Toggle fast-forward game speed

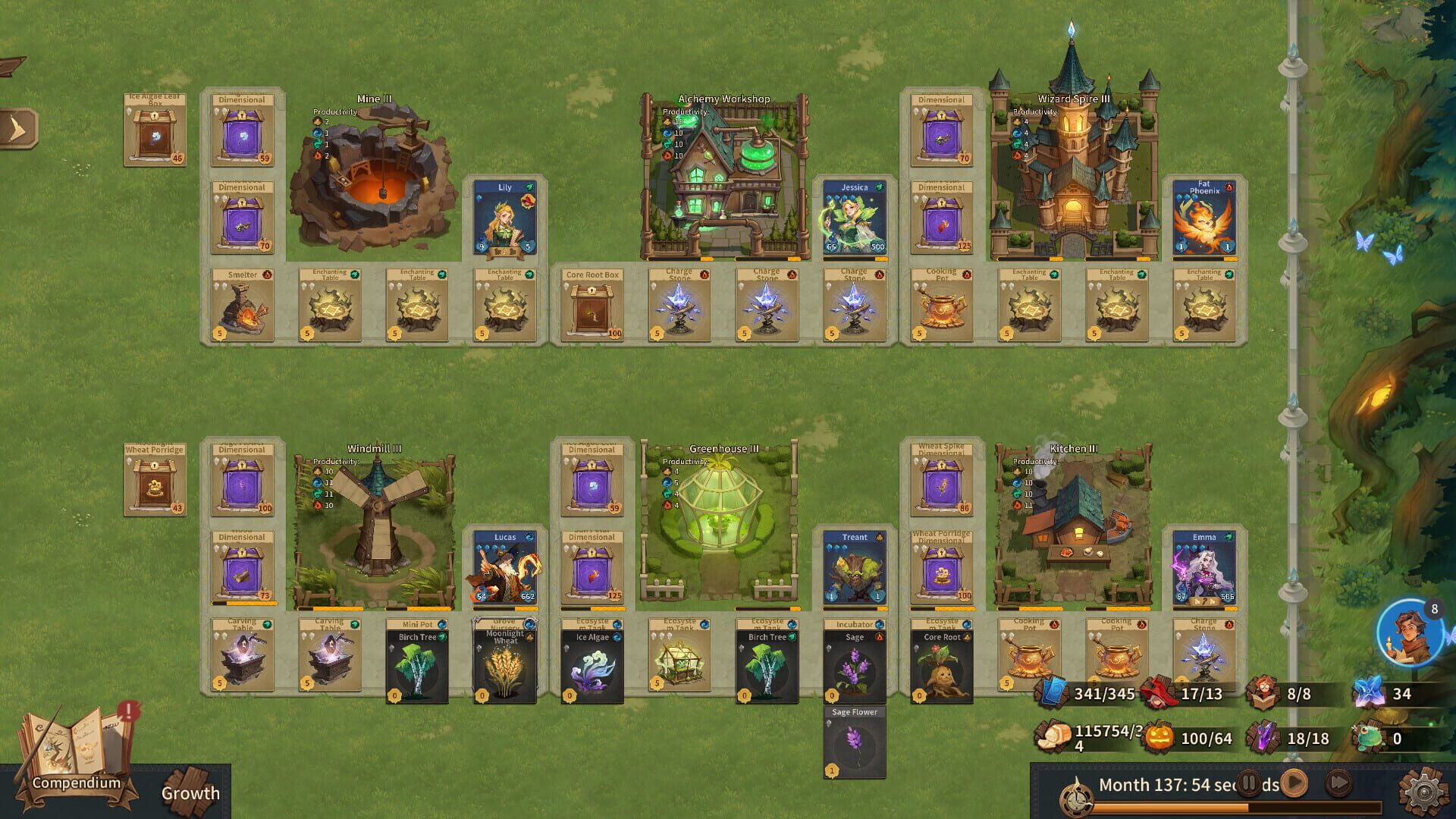1338,782
